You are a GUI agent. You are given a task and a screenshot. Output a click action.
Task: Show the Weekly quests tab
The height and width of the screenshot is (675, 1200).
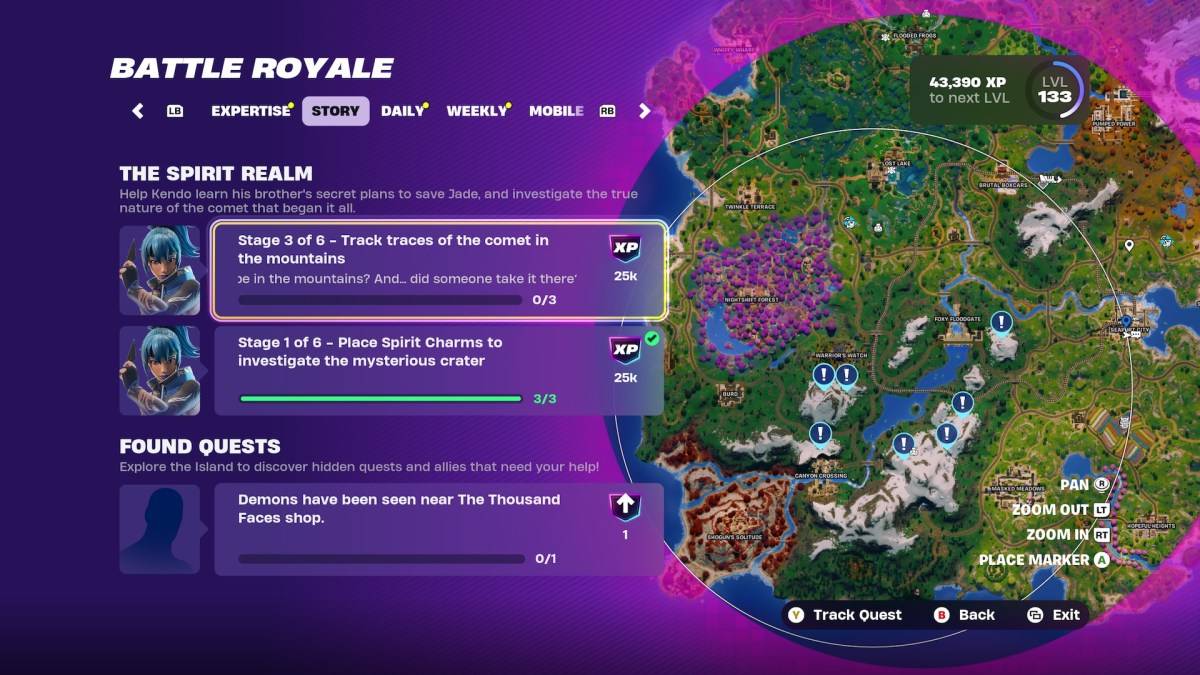click(x=477, y=111)
